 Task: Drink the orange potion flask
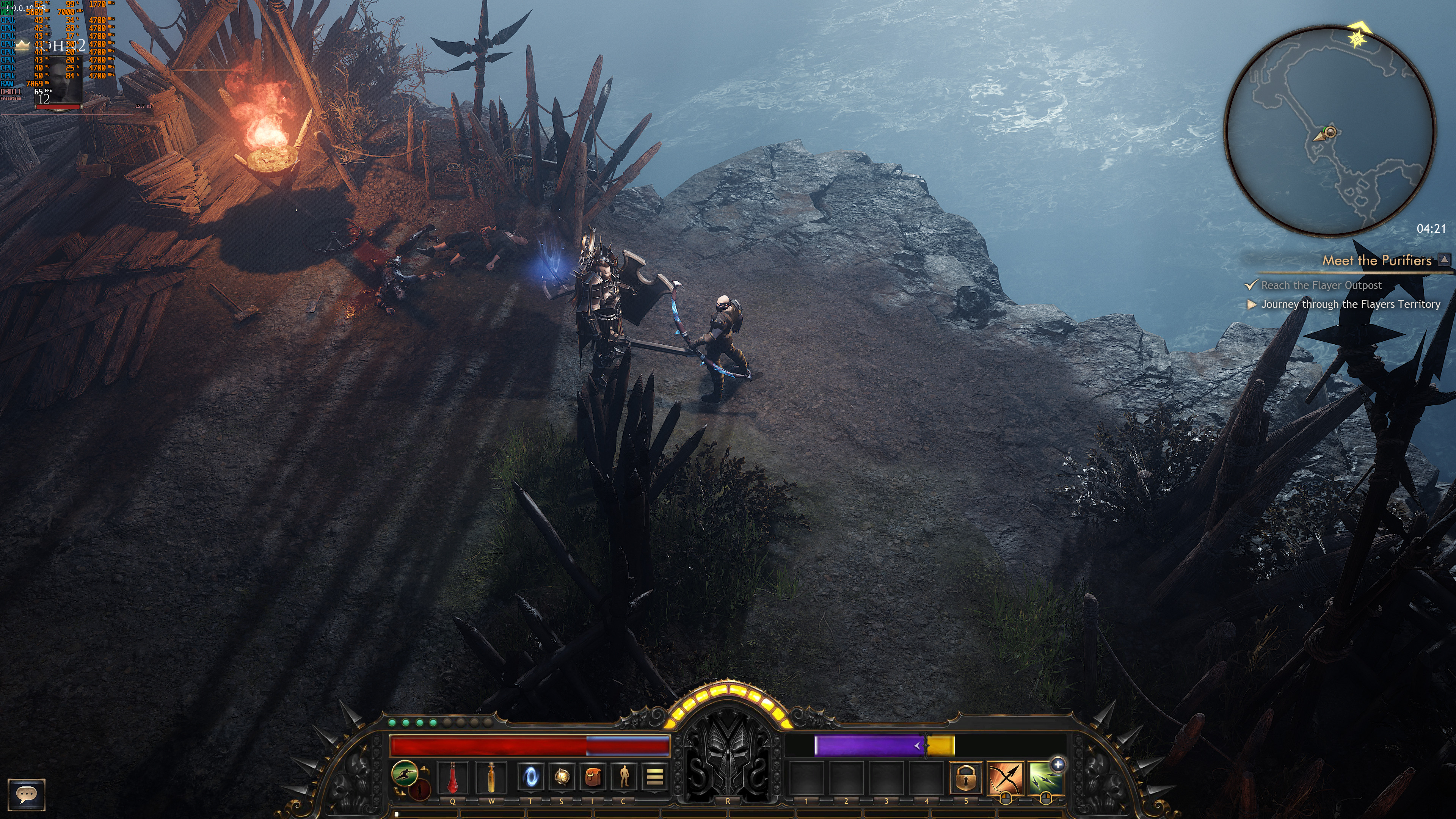coord(492,777)
